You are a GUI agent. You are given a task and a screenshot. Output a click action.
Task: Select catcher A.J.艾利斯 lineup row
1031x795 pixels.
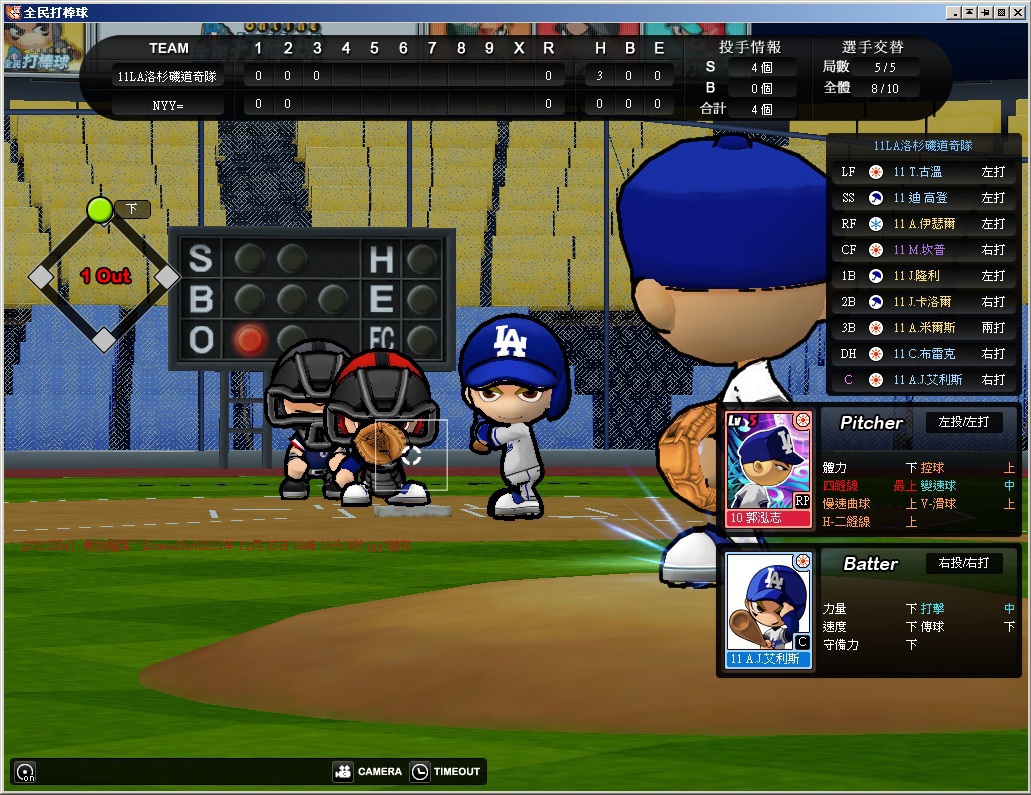(922, 380)
